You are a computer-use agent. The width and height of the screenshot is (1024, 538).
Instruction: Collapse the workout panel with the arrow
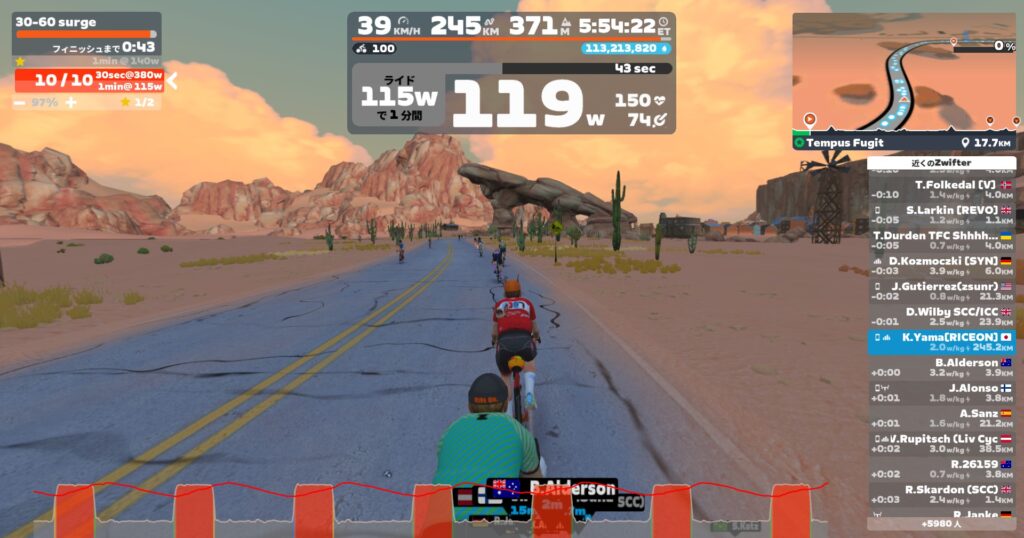point(171,81)
